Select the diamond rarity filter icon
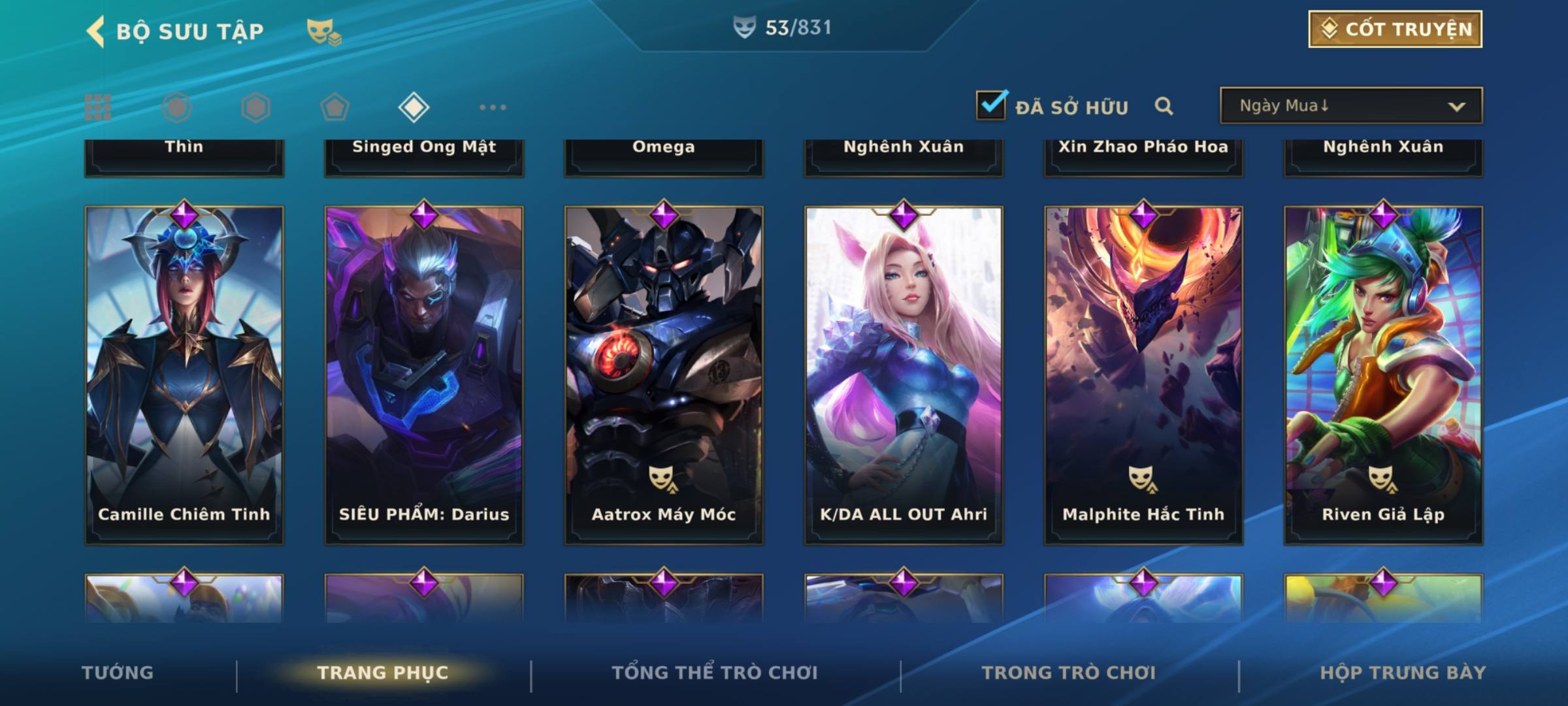 click(x=414, y=107)
